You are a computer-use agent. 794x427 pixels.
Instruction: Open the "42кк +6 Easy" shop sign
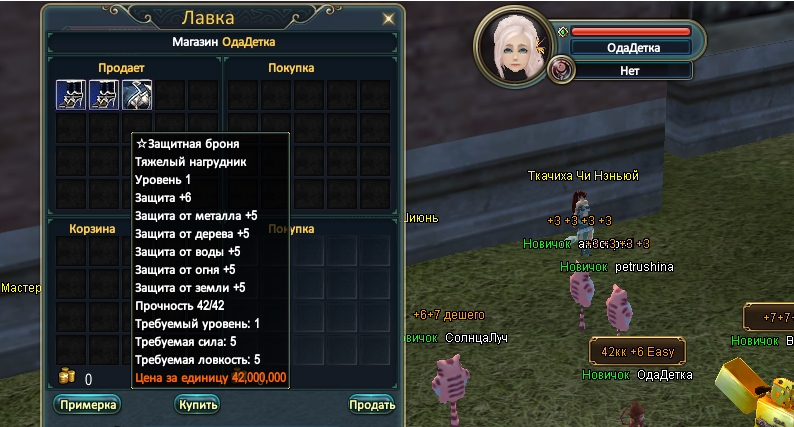[637, 352]
